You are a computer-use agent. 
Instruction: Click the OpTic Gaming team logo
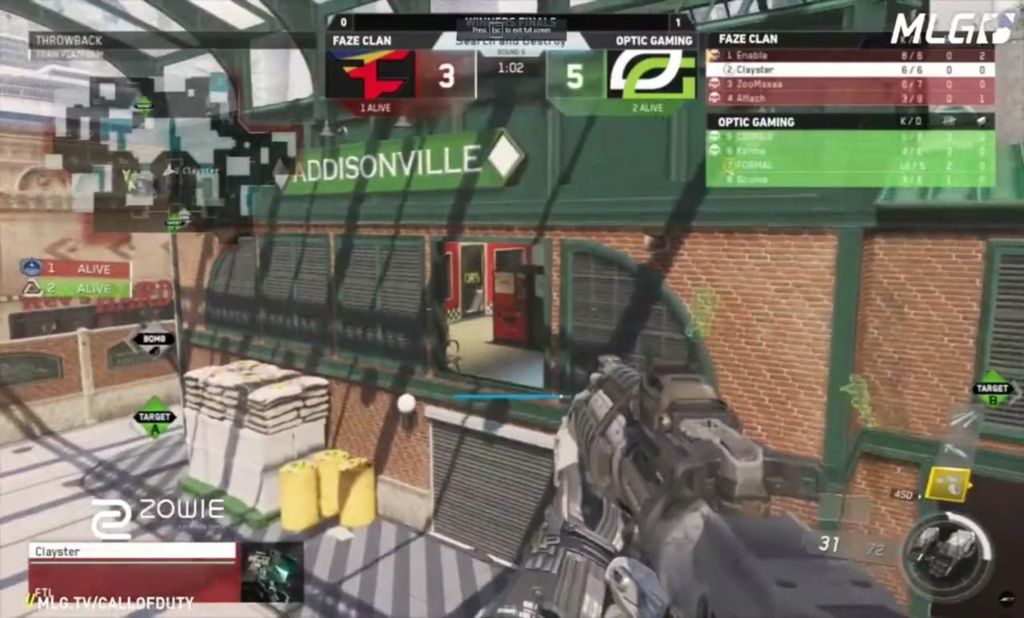pos(652,74)
